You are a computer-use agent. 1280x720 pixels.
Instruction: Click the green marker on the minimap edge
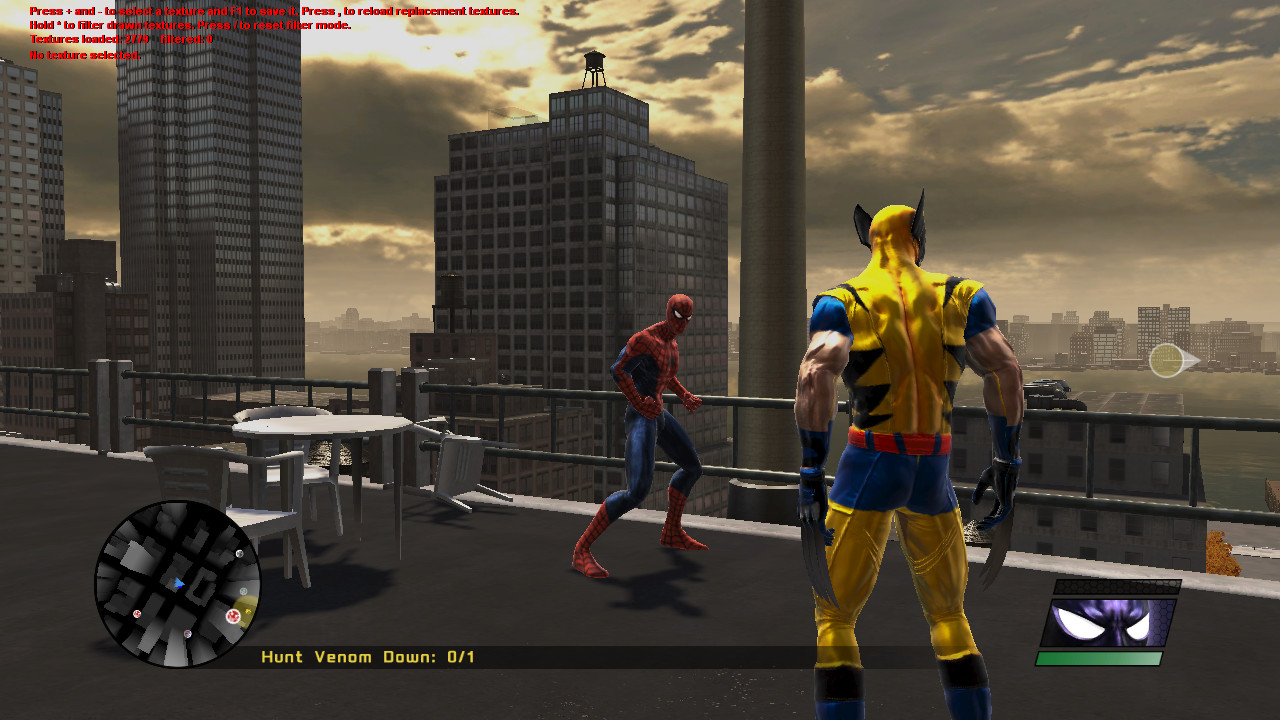tap(243, 590)
